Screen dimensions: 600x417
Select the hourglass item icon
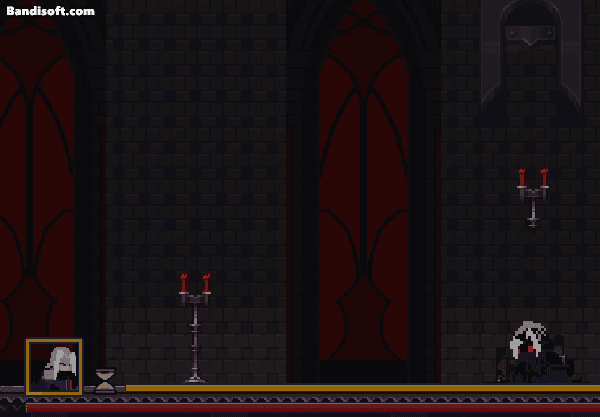[x=105, y=379]
